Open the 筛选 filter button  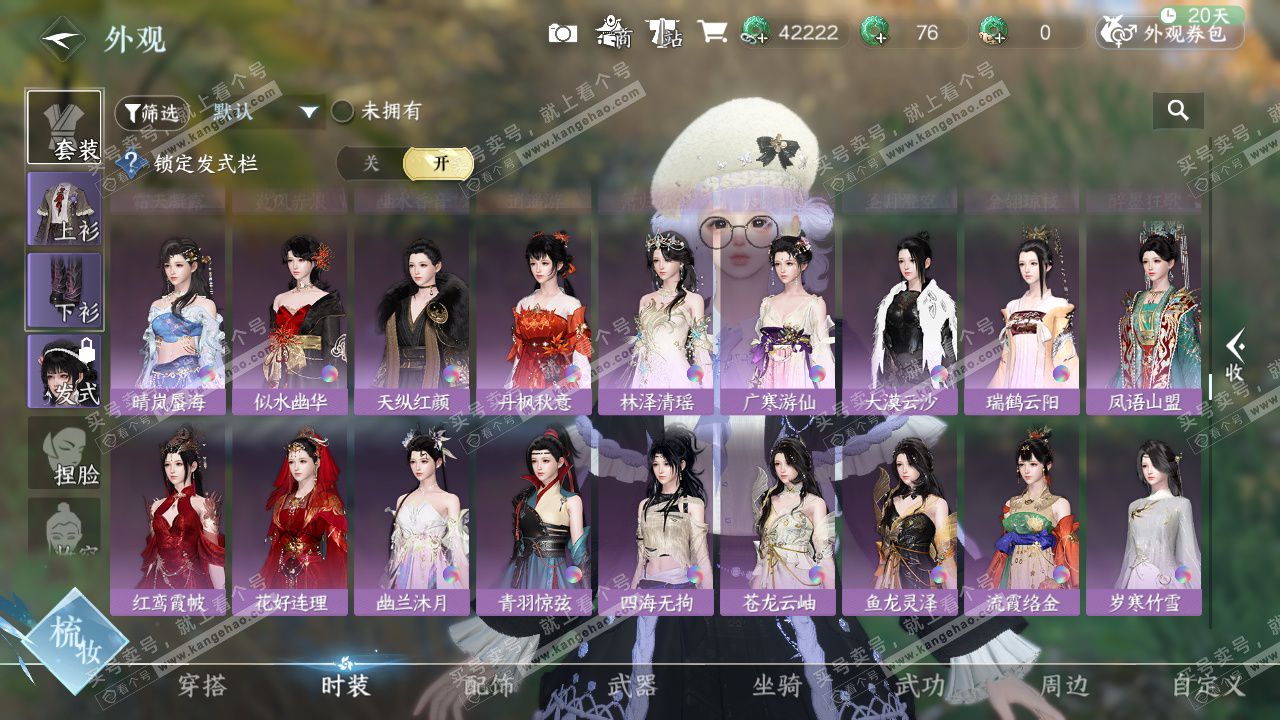tap(151, 113)
